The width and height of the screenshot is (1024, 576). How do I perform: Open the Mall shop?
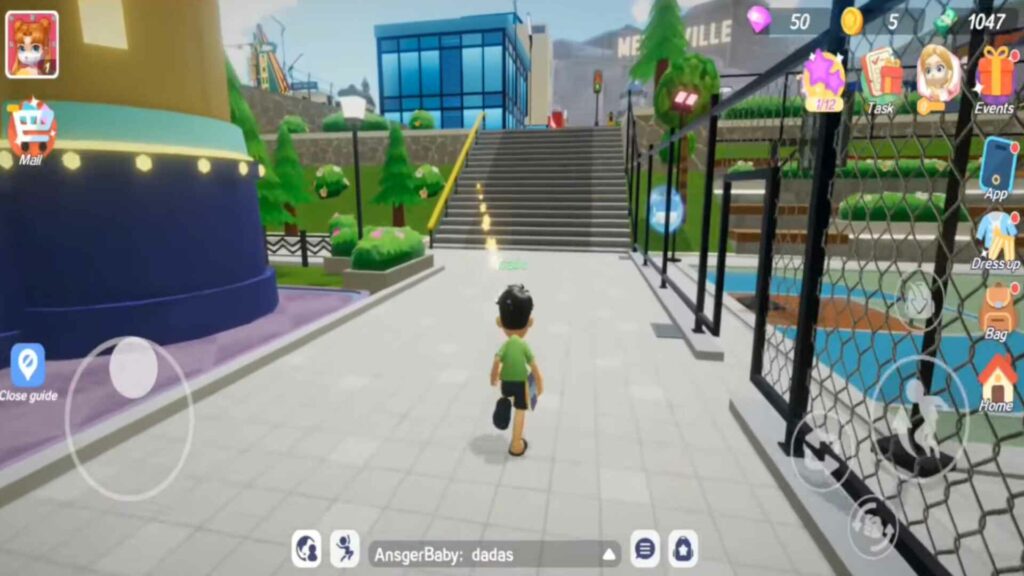[31, 130]
